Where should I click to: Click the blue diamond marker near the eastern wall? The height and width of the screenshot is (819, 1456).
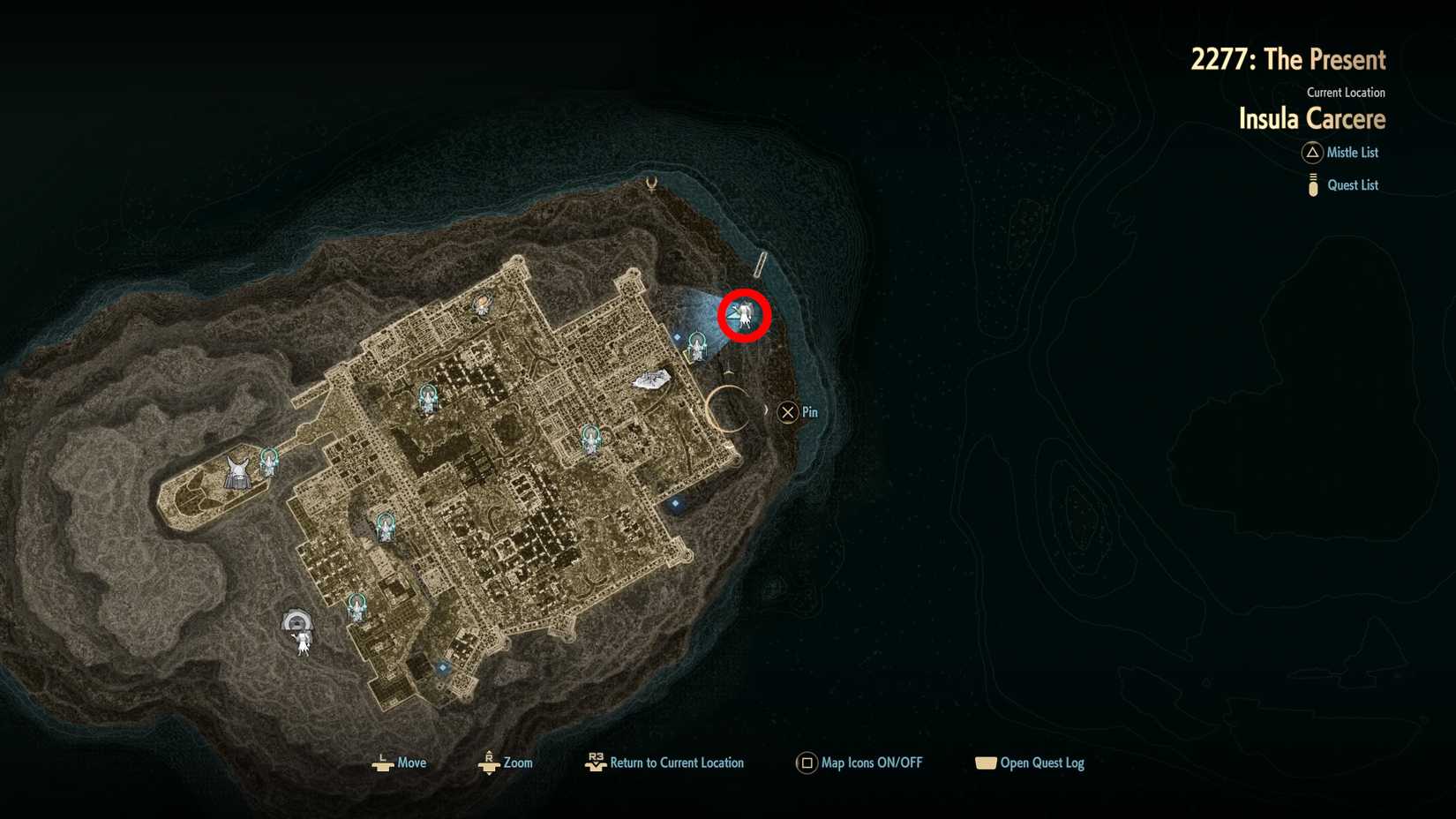click(x=674, y=503)
